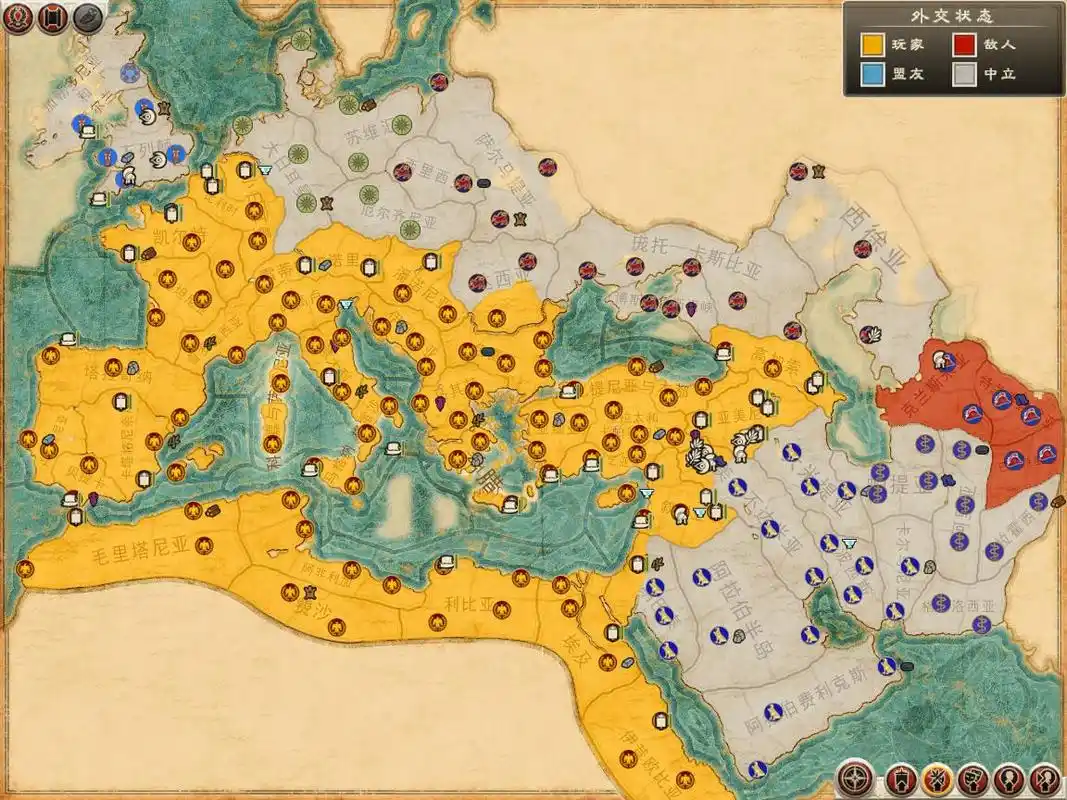Click the red 敌人 legend swatch

click(964, 45)
